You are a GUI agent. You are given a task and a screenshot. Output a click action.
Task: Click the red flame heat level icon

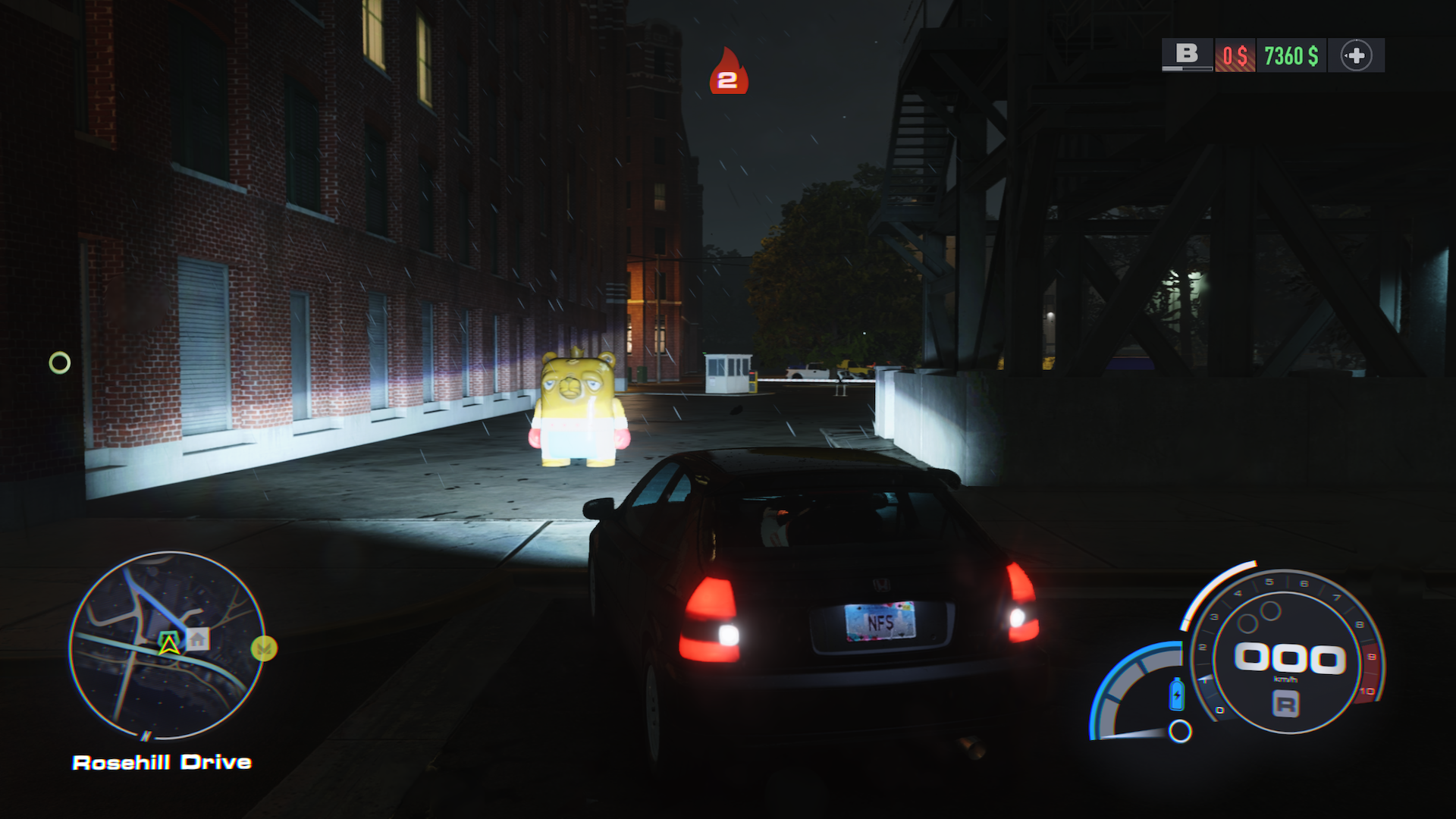point(728,72)
